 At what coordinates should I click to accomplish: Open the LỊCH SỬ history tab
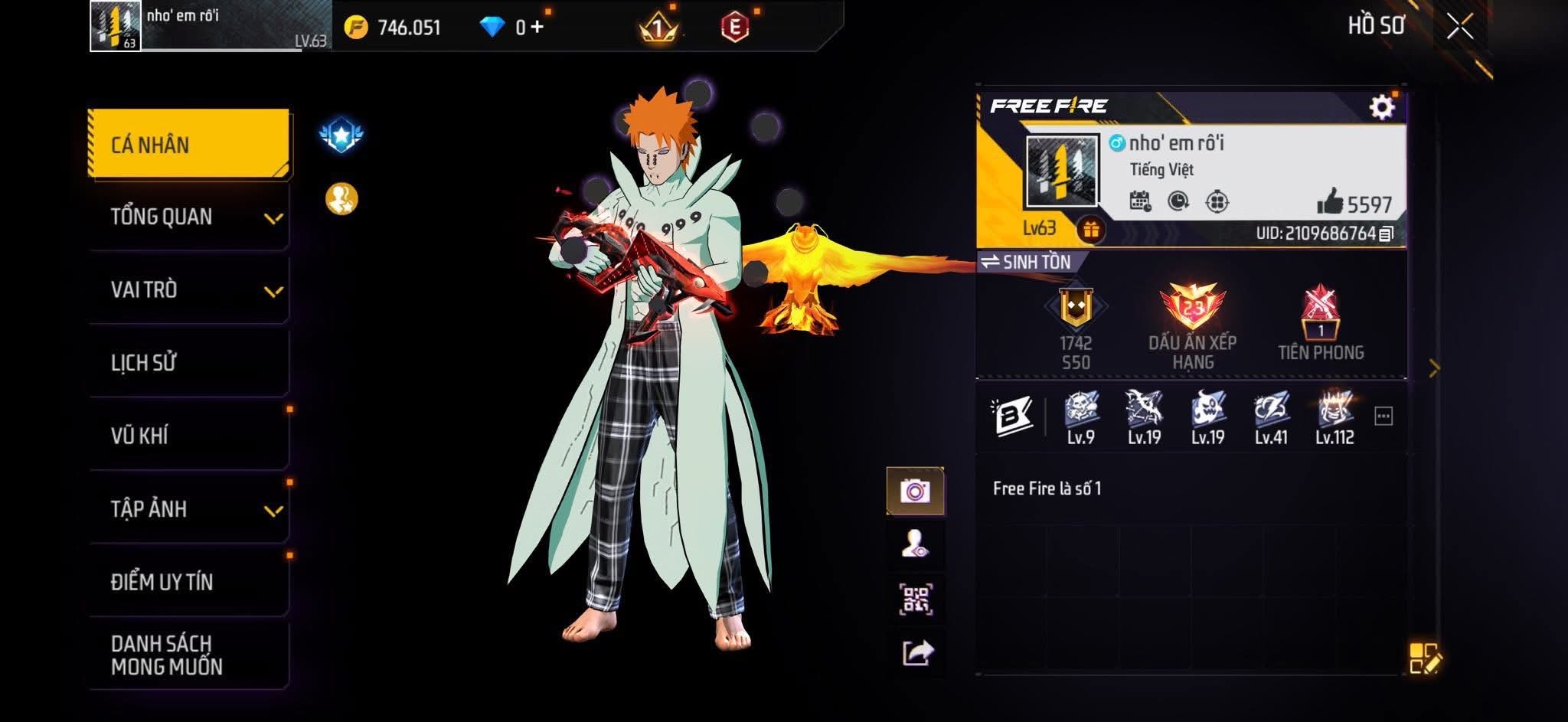(188, 363)
